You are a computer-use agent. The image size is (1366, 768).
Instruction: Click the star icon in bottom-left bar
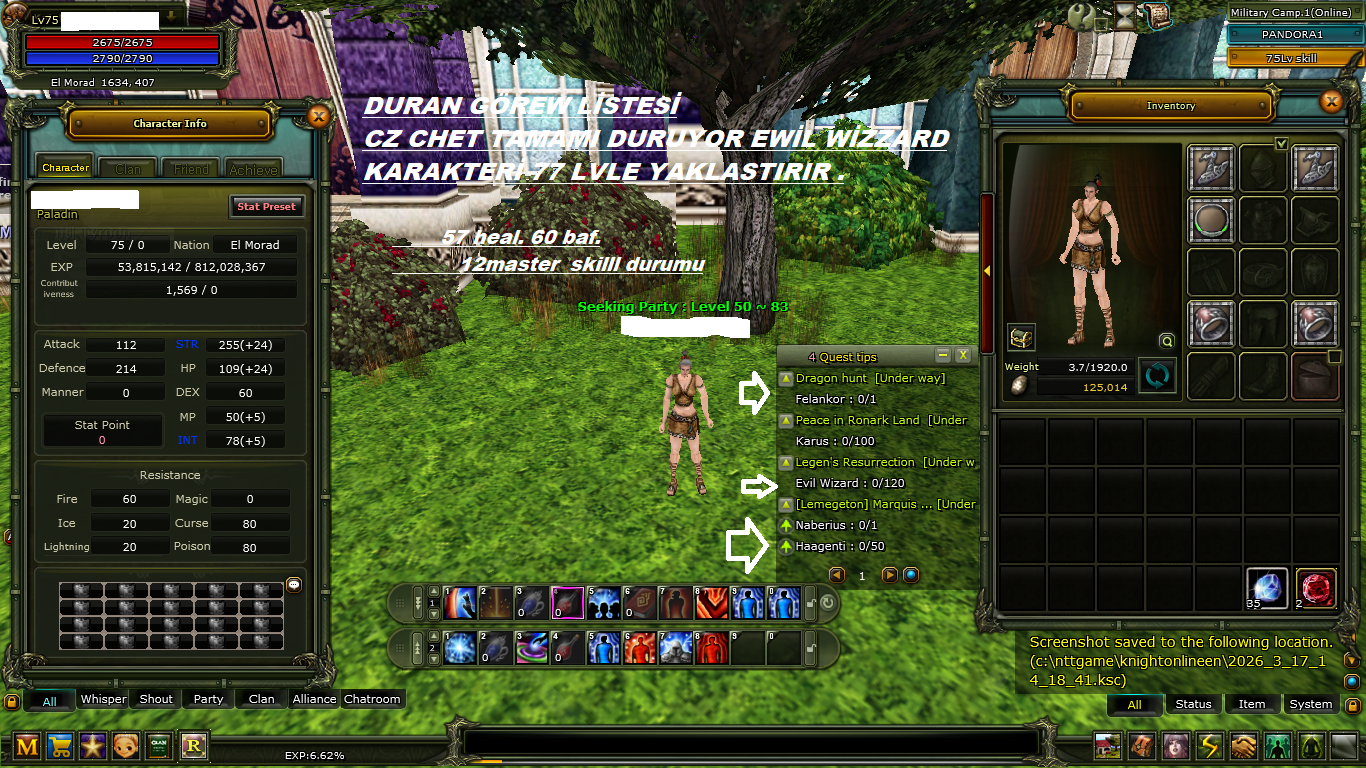point(92,746)
